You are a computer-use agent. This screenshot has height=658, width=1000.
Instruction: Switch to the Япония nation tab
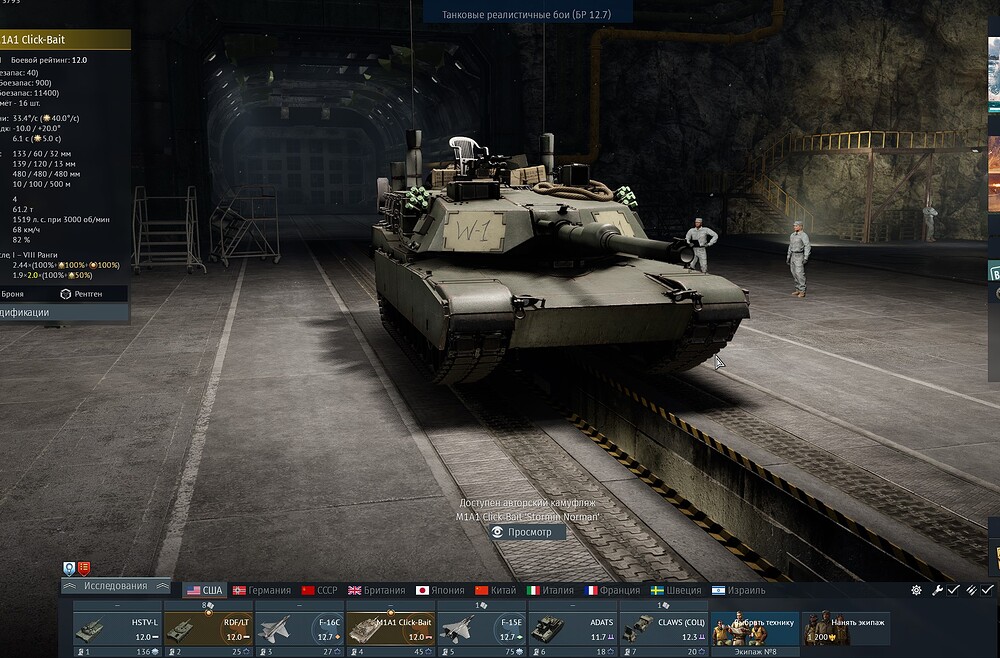(x=440, y=591)
